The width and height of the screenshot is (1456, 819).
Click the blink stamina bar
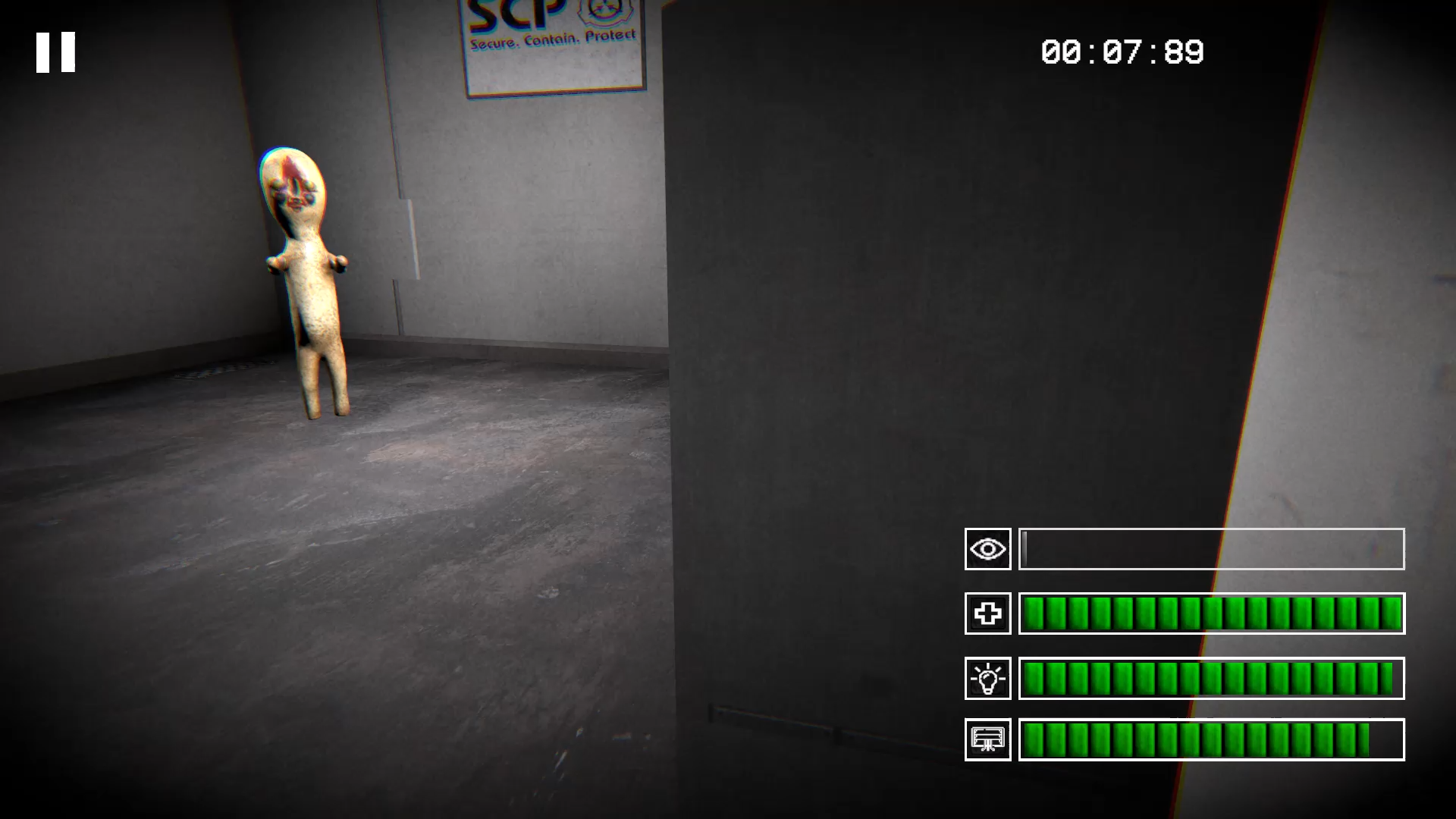[x=1211, y=548]
